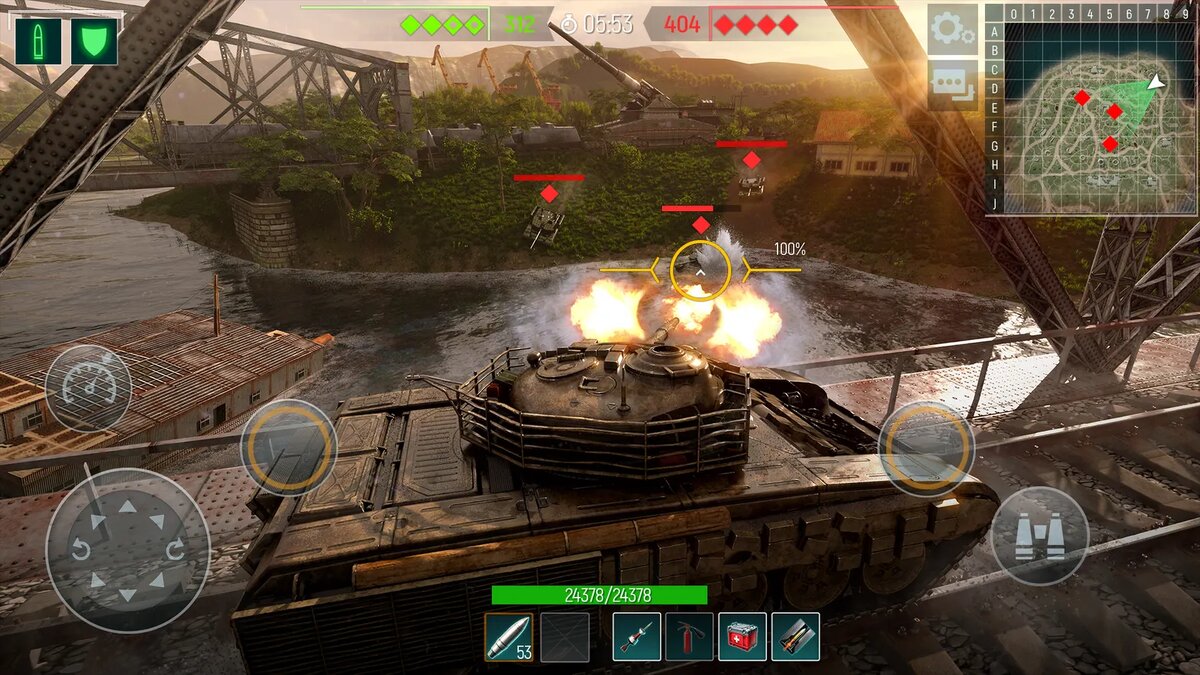Open the chat messages panel
The image size is (1200, 675).
tap(951, 84)
